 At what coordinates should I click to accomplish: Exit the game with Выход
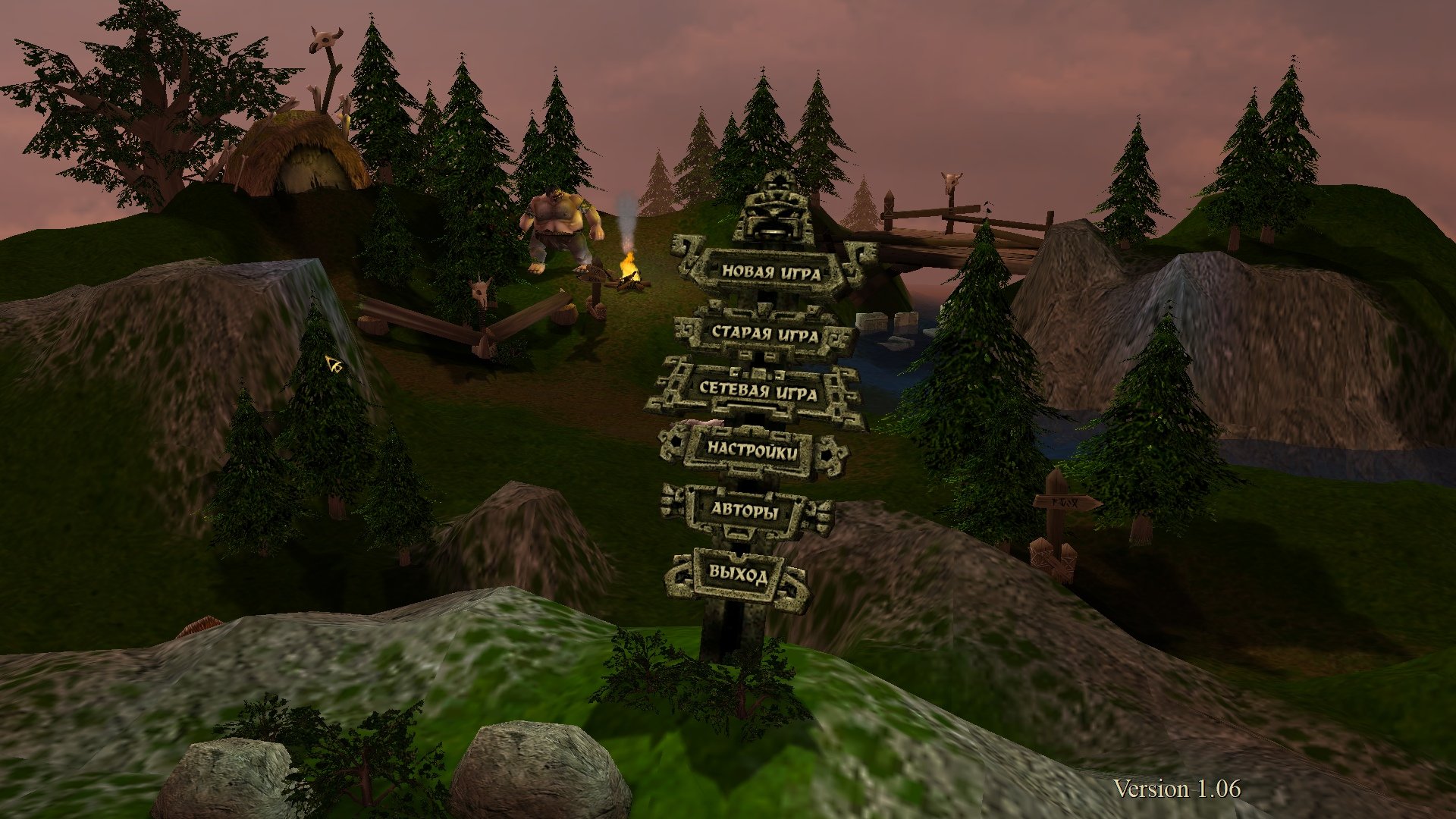point(738,573)
